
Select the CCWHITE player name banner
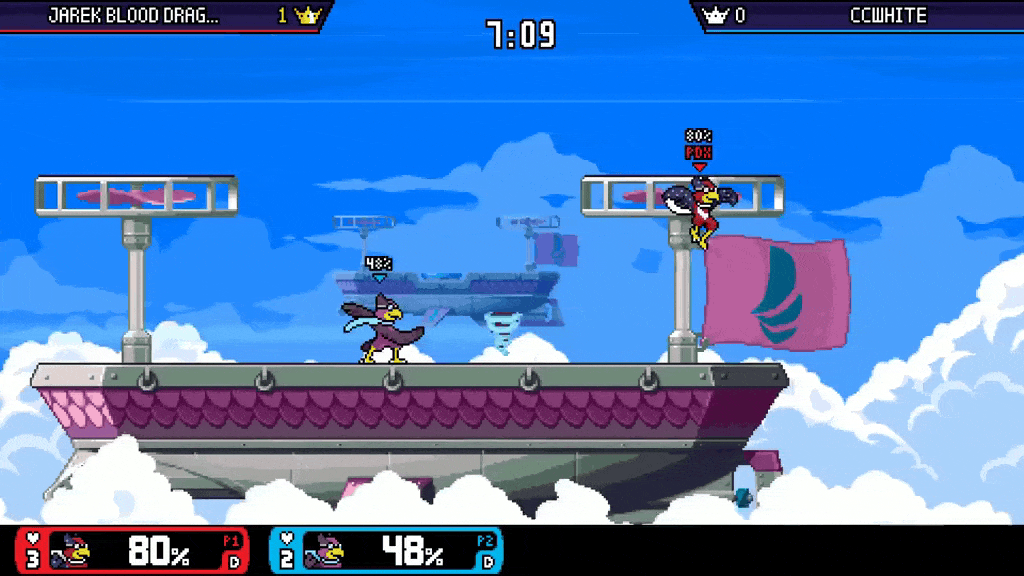[888, 16]
